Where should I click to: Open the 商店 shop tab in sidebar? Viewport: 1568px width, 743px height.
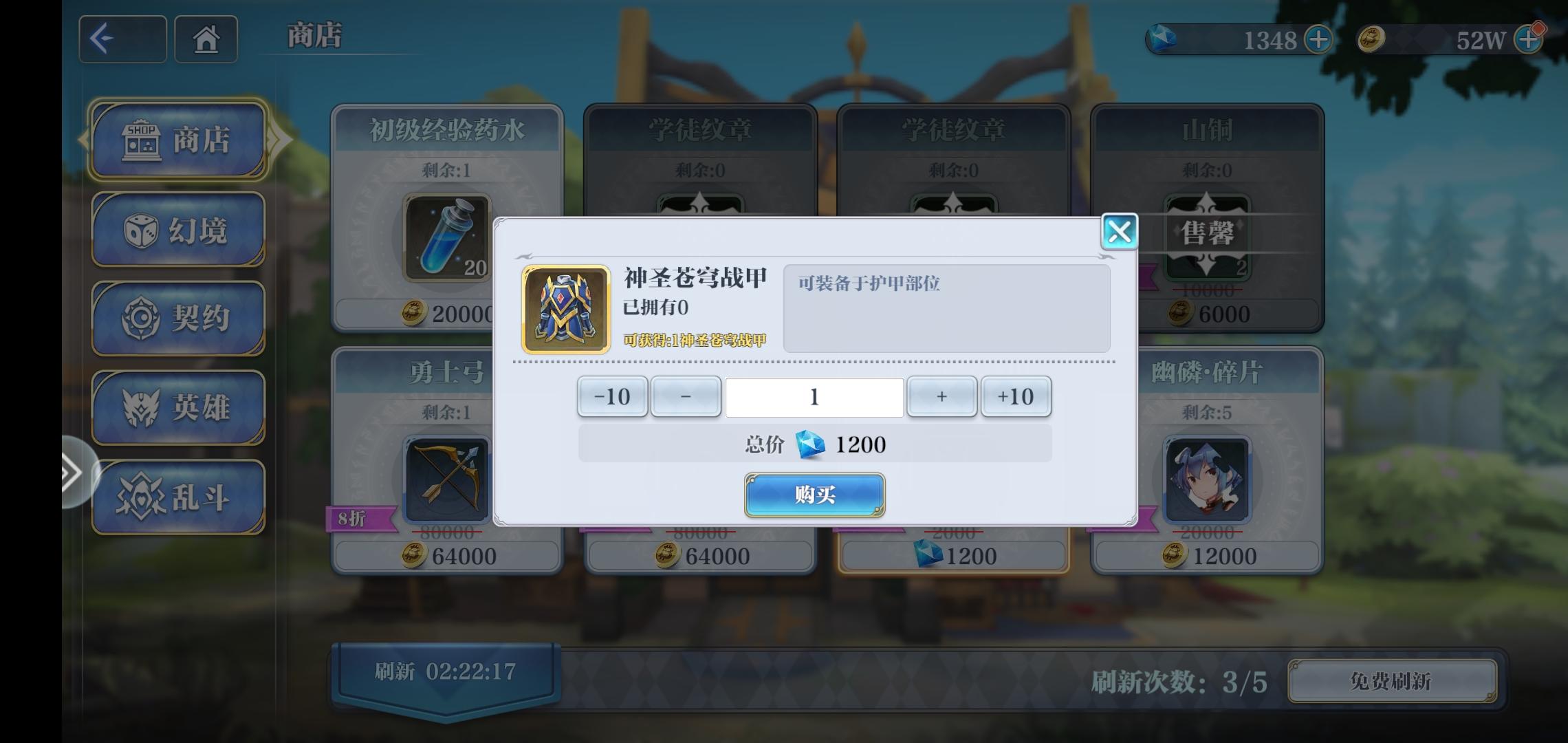click(179, 141)
